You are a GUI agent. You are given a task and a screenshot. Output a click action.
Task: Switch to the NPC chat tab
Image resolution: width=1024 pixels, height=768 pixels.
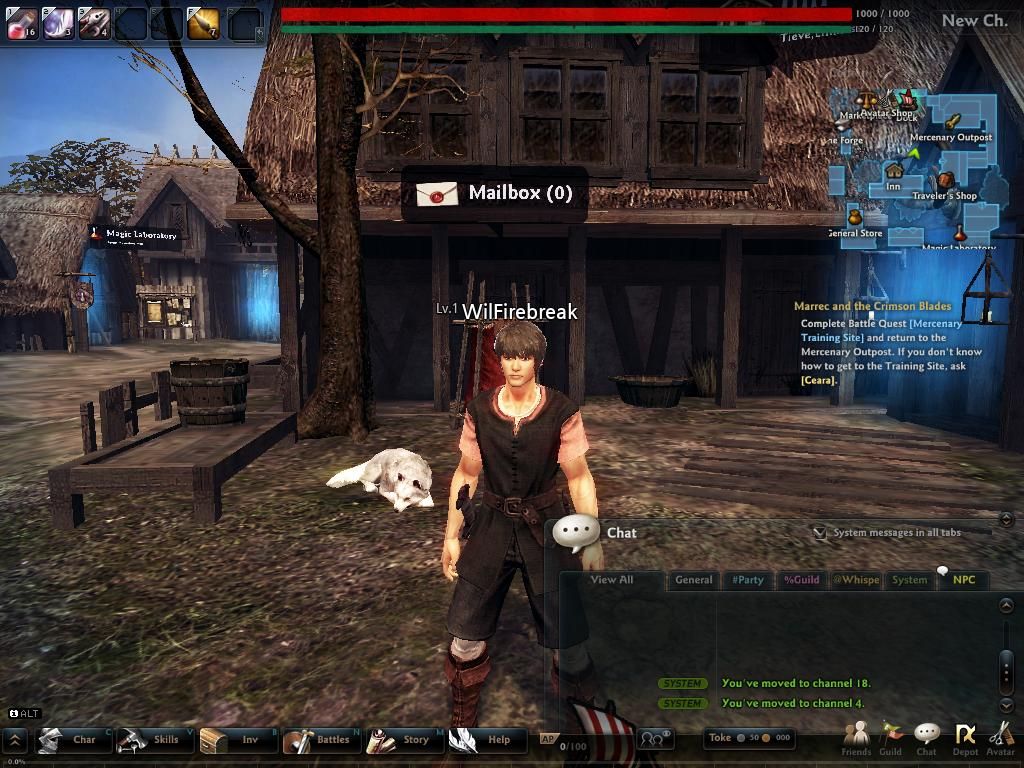pos(963,580)
